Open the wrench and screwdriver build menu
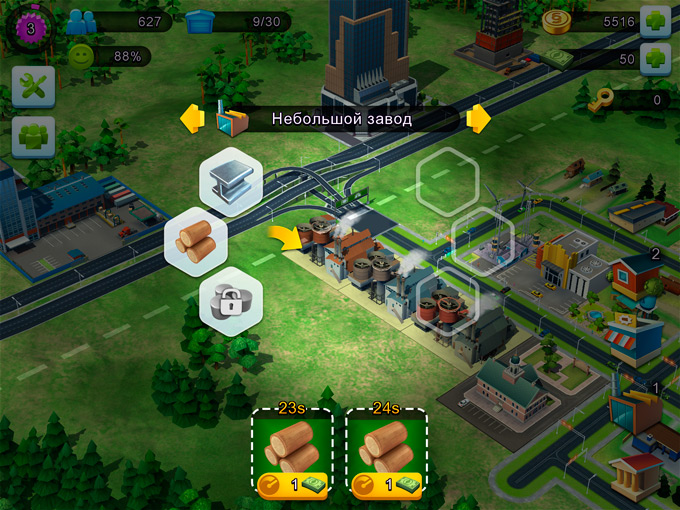Viewport: 680px width, 510px height. tap(32, 87)
